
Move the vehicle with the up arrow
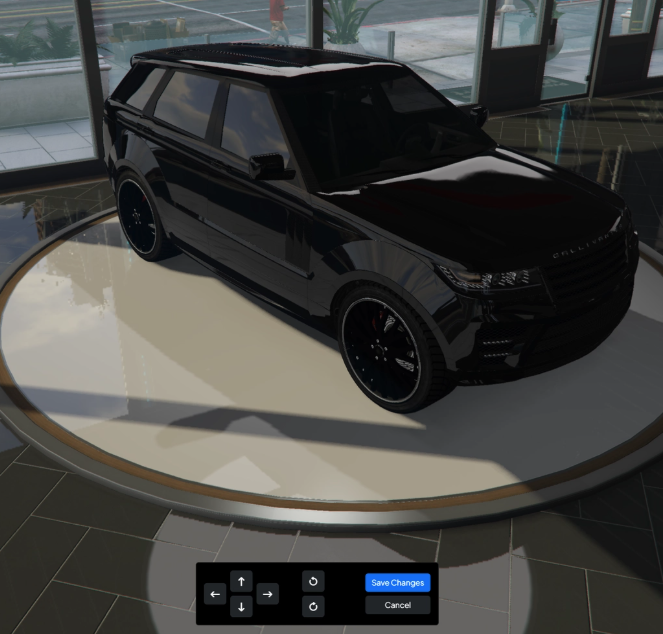(x=241, y=581)
